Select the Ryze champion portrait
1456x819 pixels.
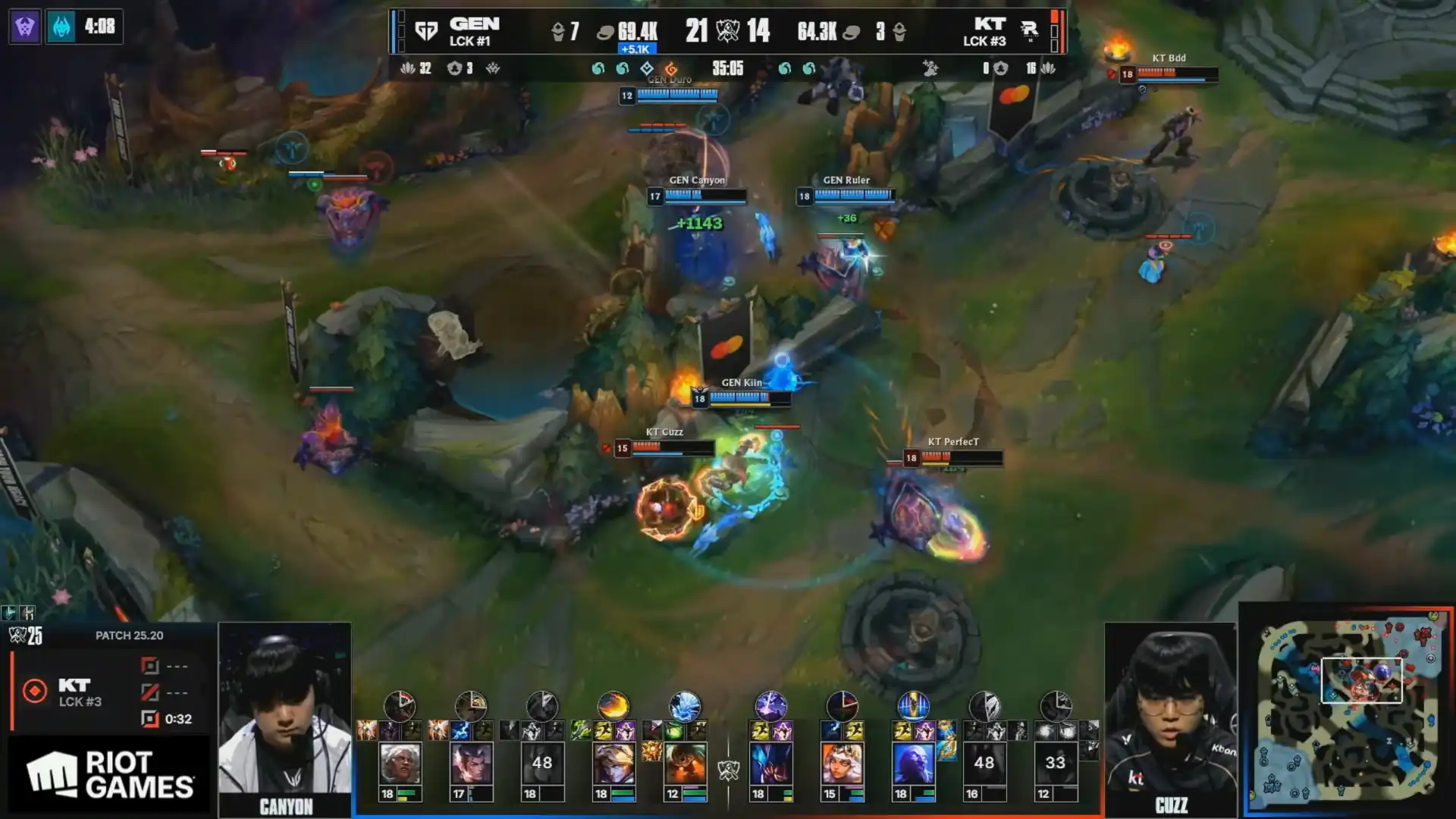pos(913,763)
